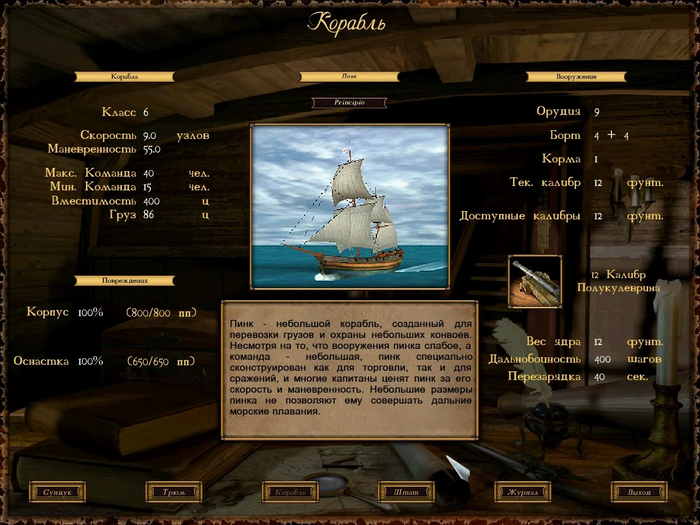The image size is (700, 525).
Task: Open the Трюм (cargo hold) screen
Action: [174, 492]
